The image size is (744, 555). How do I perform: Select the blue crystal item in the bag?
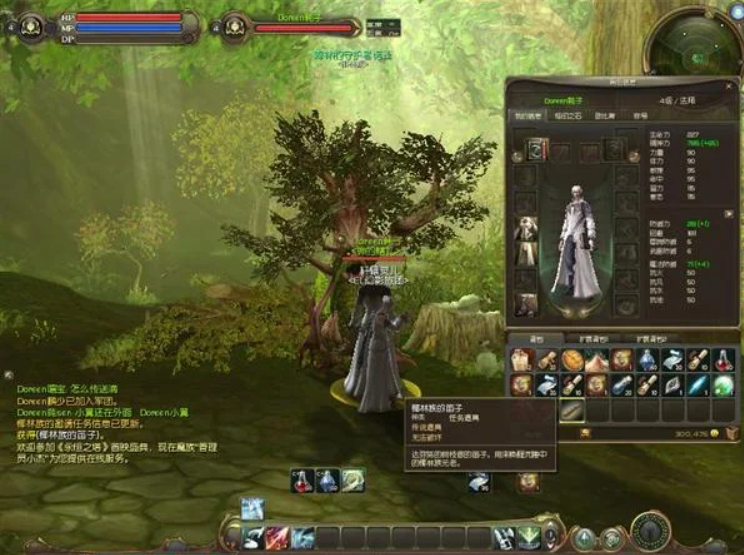[x=698, y=385]
